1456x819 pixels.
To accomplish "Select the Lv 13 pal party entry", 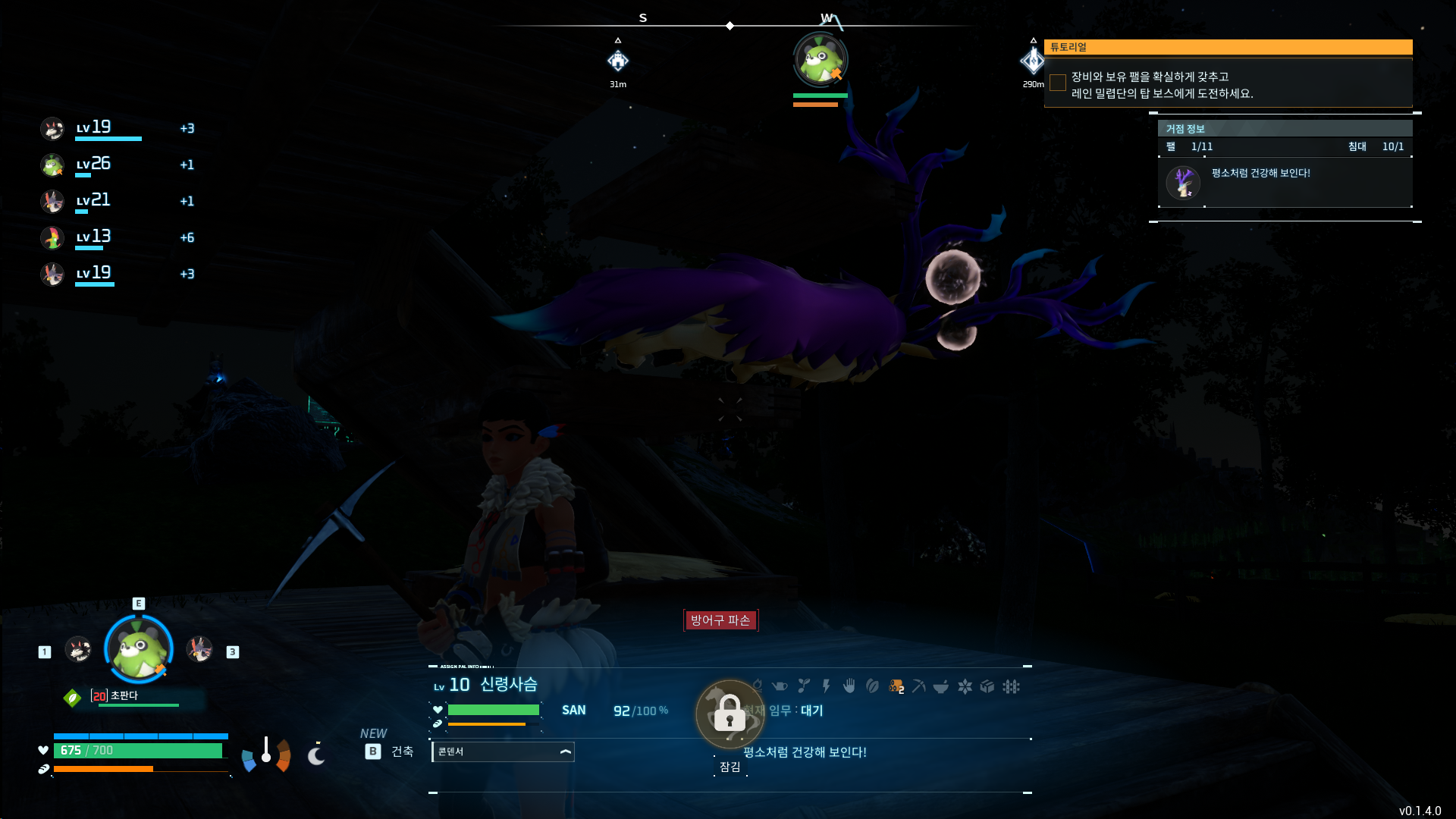I will (x=52, y=237).
